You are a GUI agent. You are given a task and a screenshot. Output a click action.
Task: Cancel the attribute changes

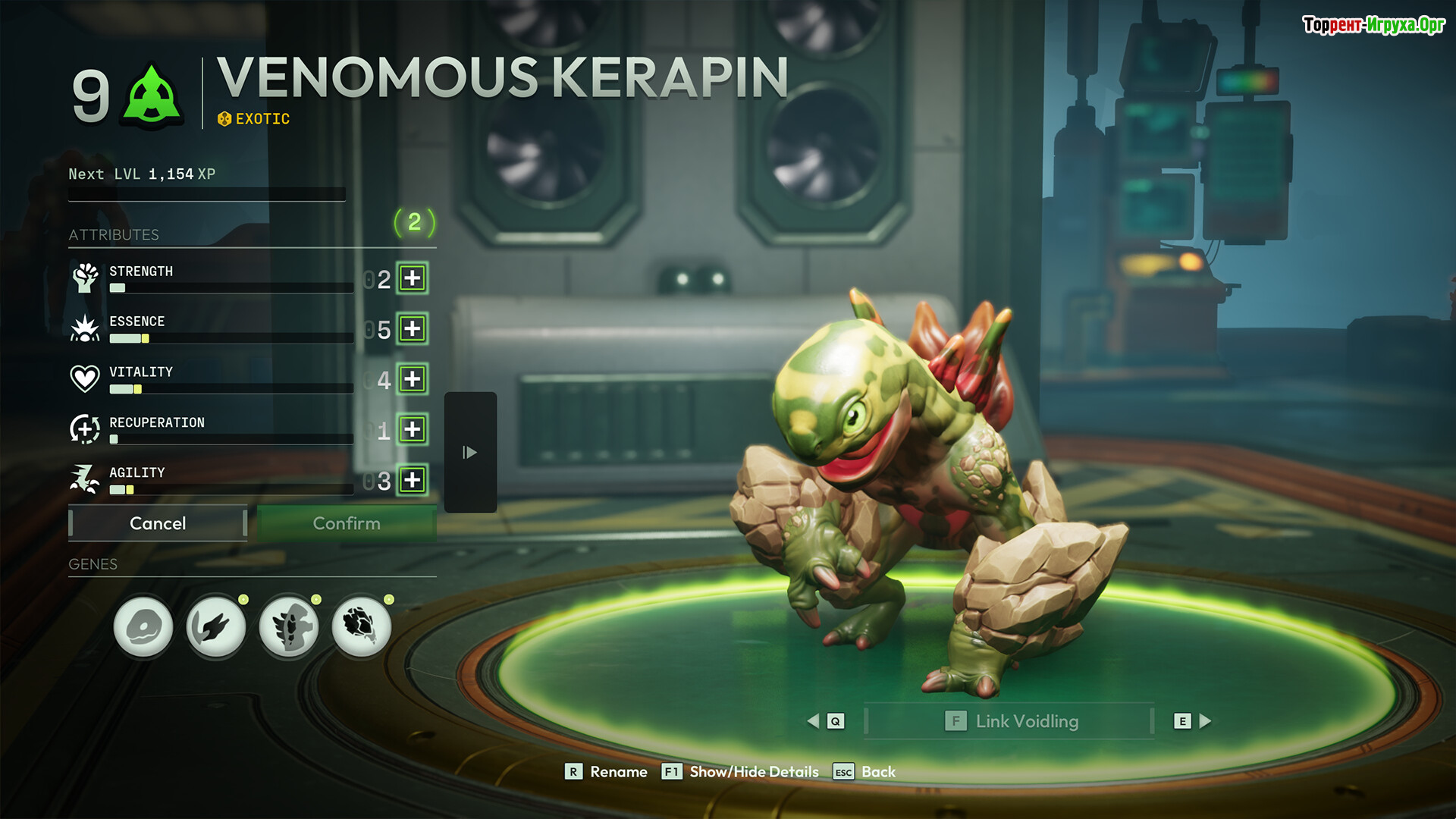coord(158,523)
